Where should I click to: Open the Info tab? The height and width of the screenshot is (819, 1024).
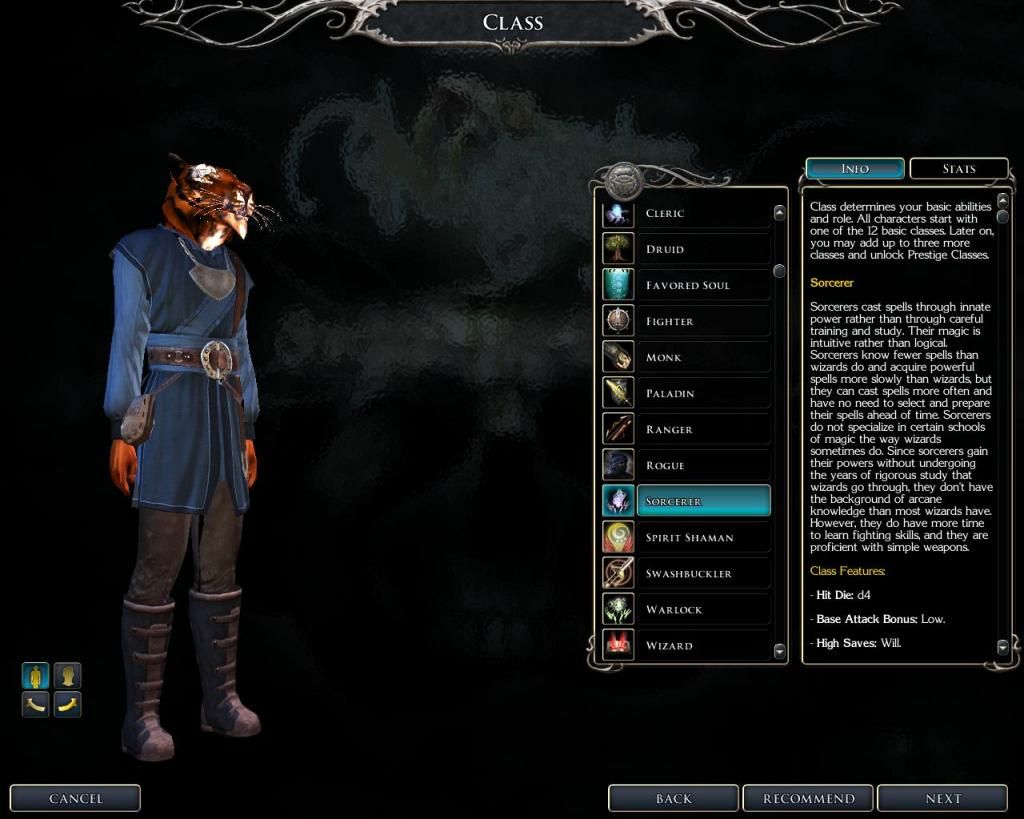(855, 169)
